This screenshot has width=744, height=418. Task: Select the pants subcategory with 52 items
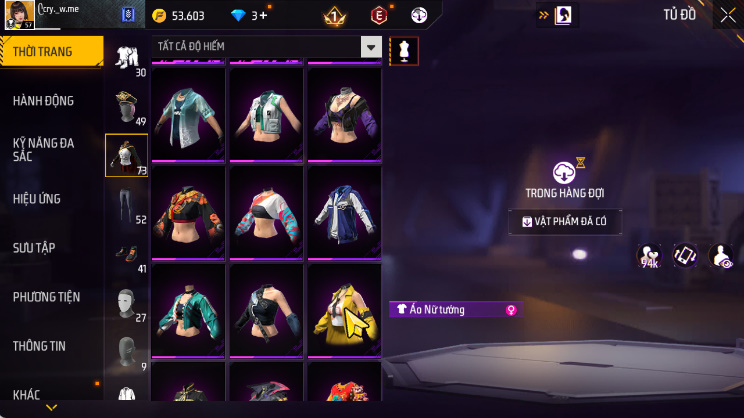126,205
